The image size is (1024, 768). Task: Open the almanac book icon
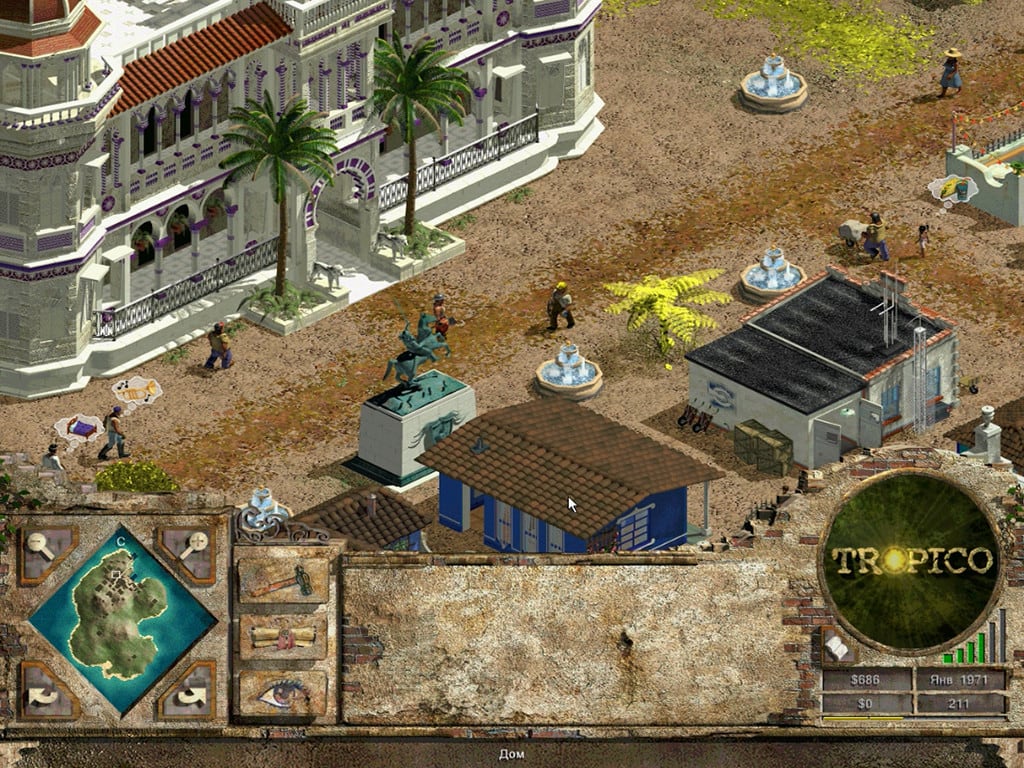[836, 648]
